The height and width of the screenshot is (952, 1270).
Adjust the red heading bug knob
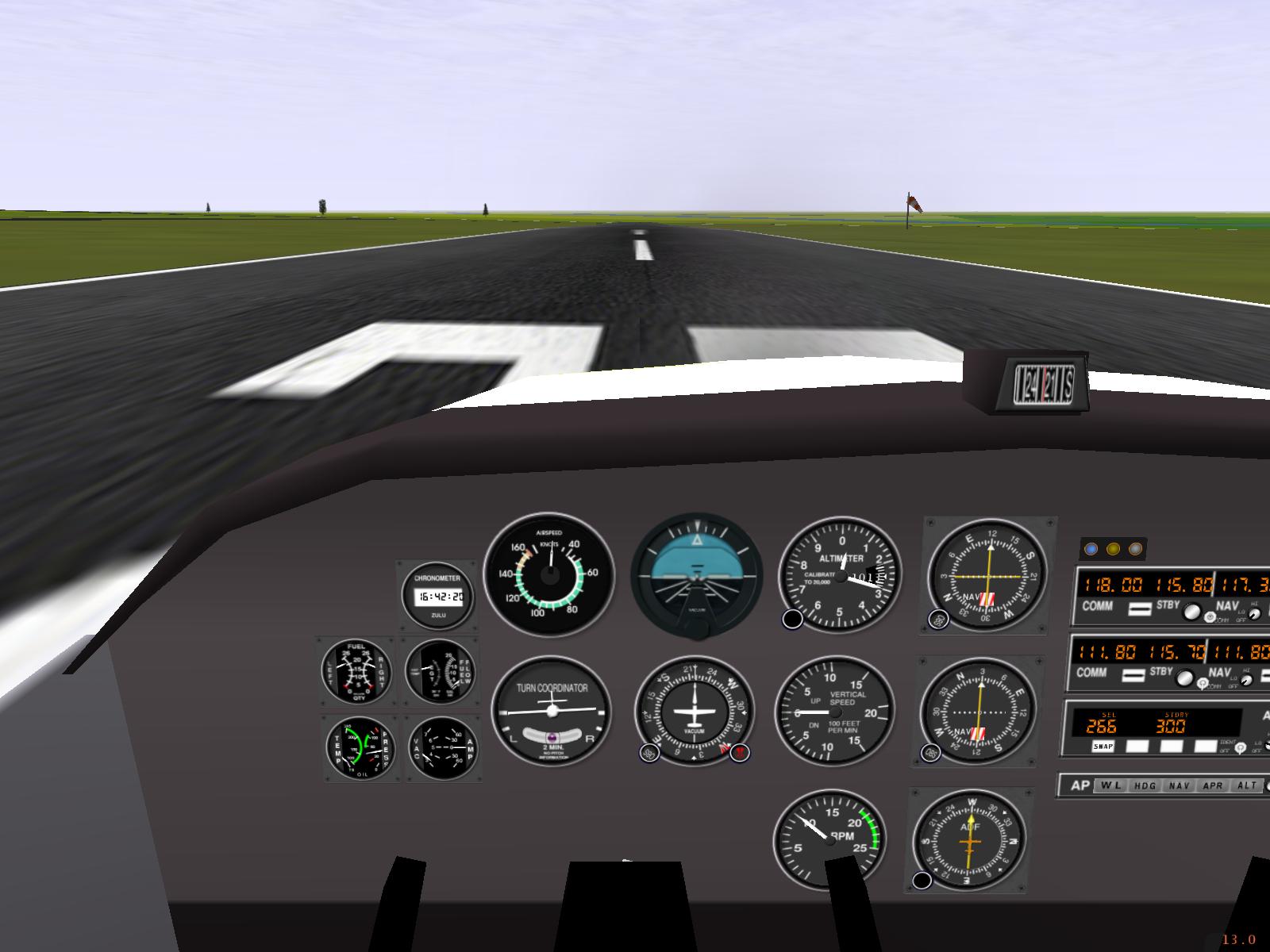[x=740, y=753]
